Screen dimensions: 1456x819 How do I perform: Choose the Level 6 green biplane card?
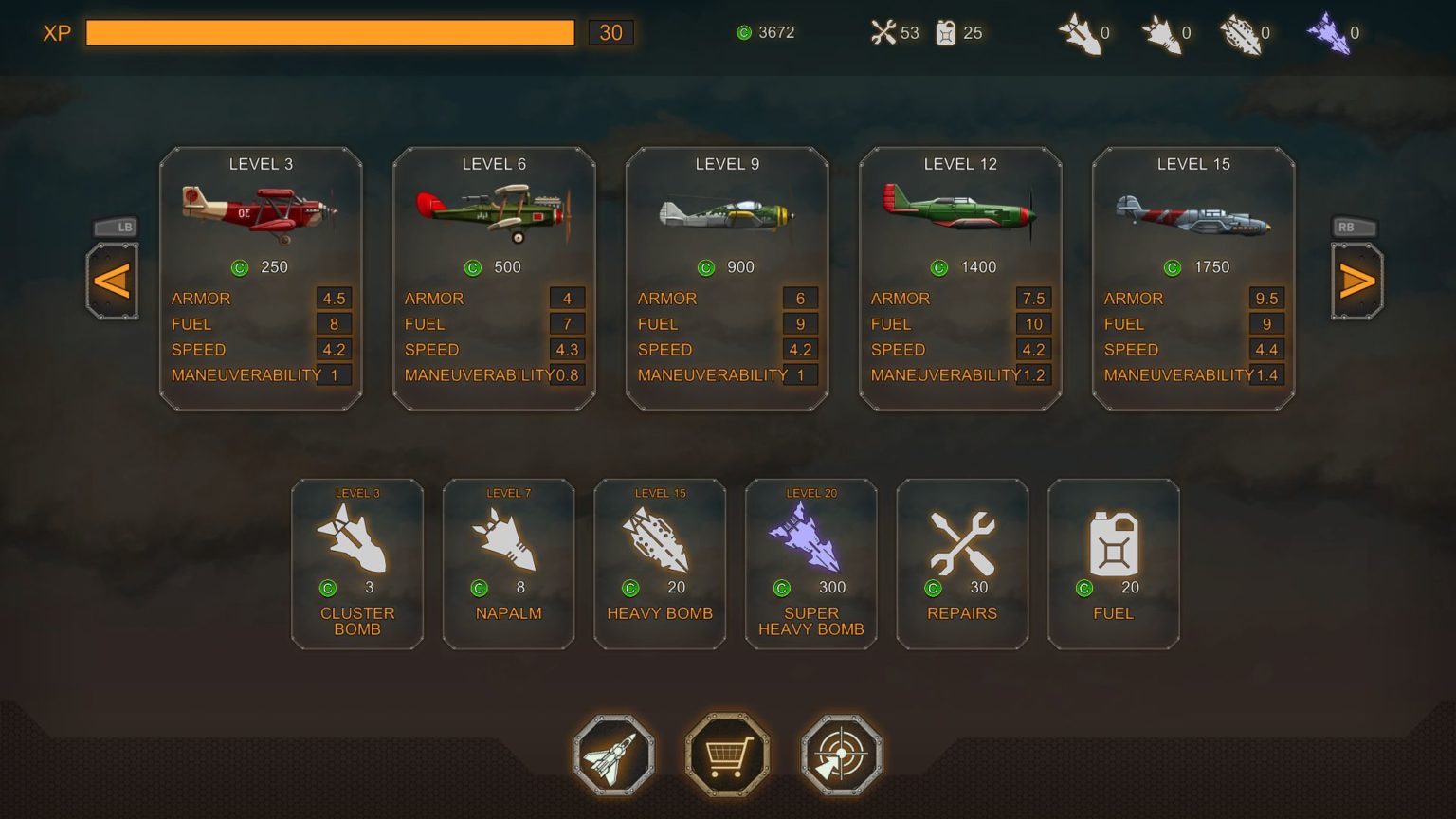tap(494, 279)
